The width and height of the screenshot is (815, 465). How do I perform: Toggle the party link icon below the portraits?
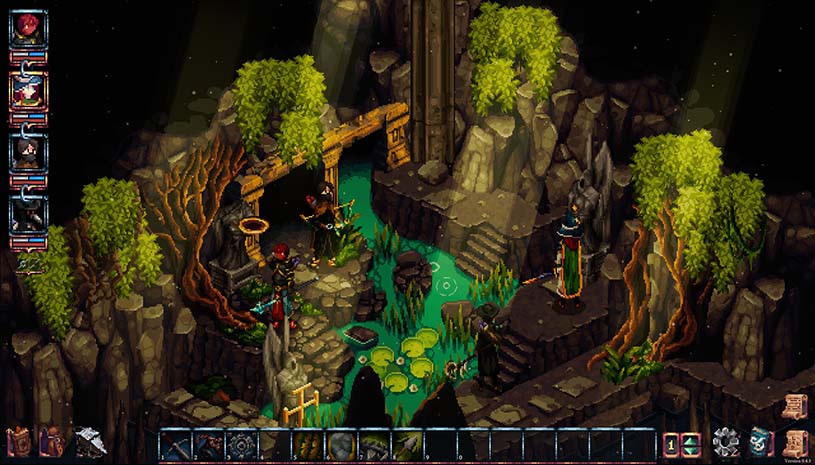(x=30, y=264)
